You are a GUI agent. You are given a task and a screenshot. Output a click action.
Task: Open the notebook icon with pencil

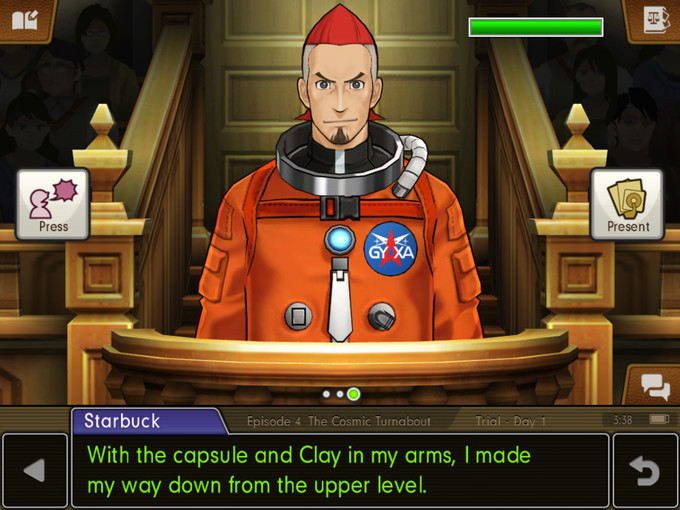click(x=25, y=20)
